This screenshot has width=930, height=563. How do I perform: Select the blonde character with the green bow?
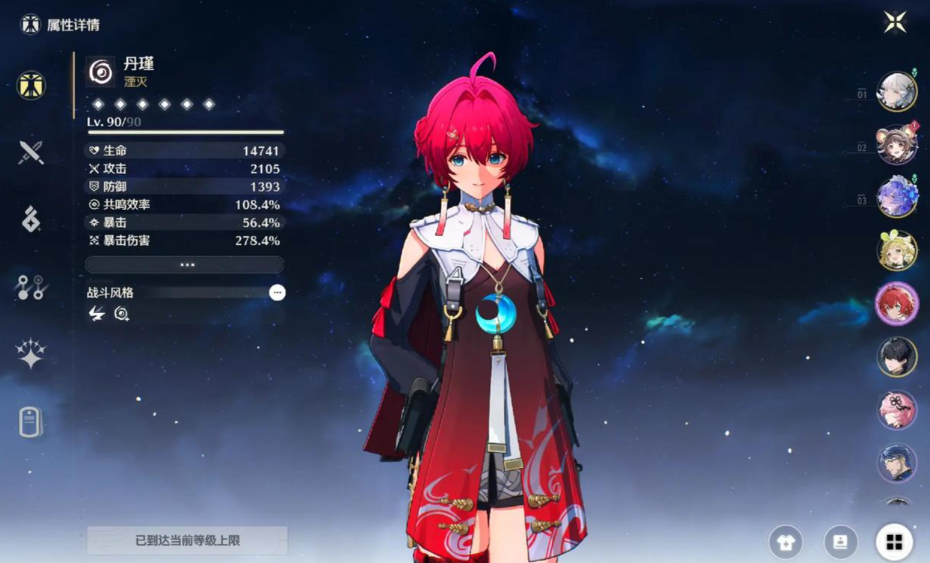pos(896,250)
